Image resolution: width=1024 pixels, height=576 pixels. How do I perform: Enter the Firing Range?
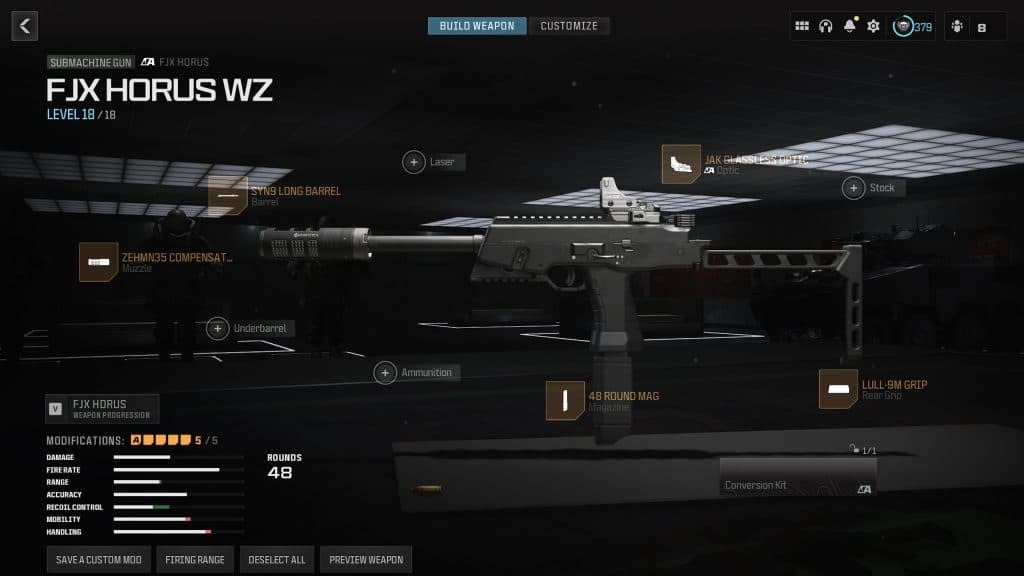195,560
